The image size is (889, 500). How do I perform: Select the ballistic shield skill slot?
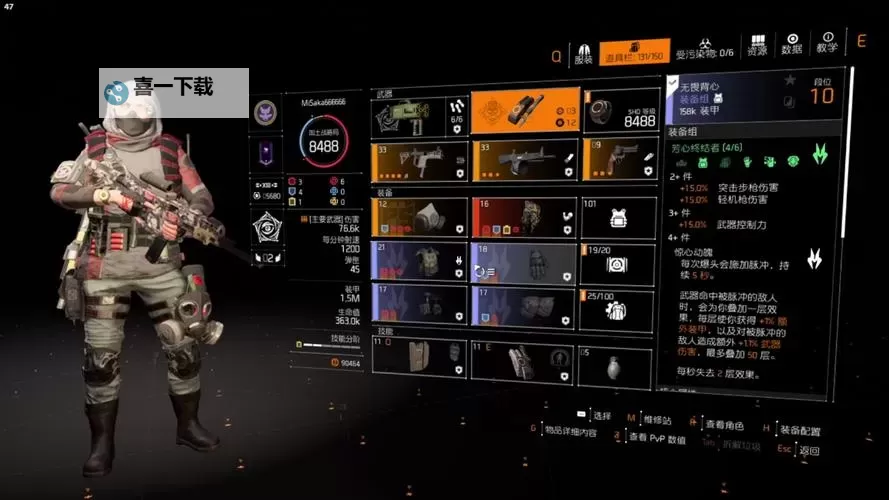(419, 359)
